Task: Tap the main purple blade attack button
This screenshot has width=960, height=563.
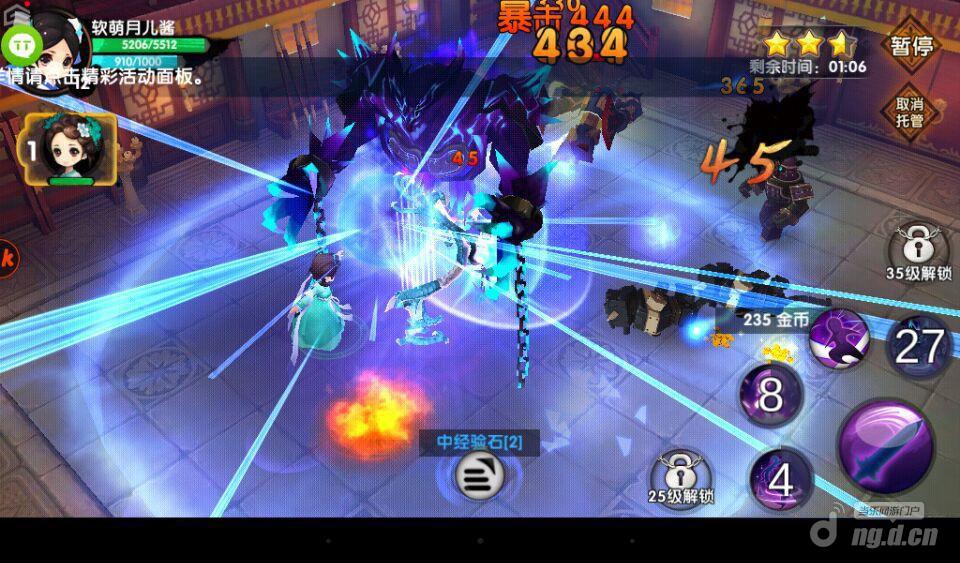Action: coord(885,446)
